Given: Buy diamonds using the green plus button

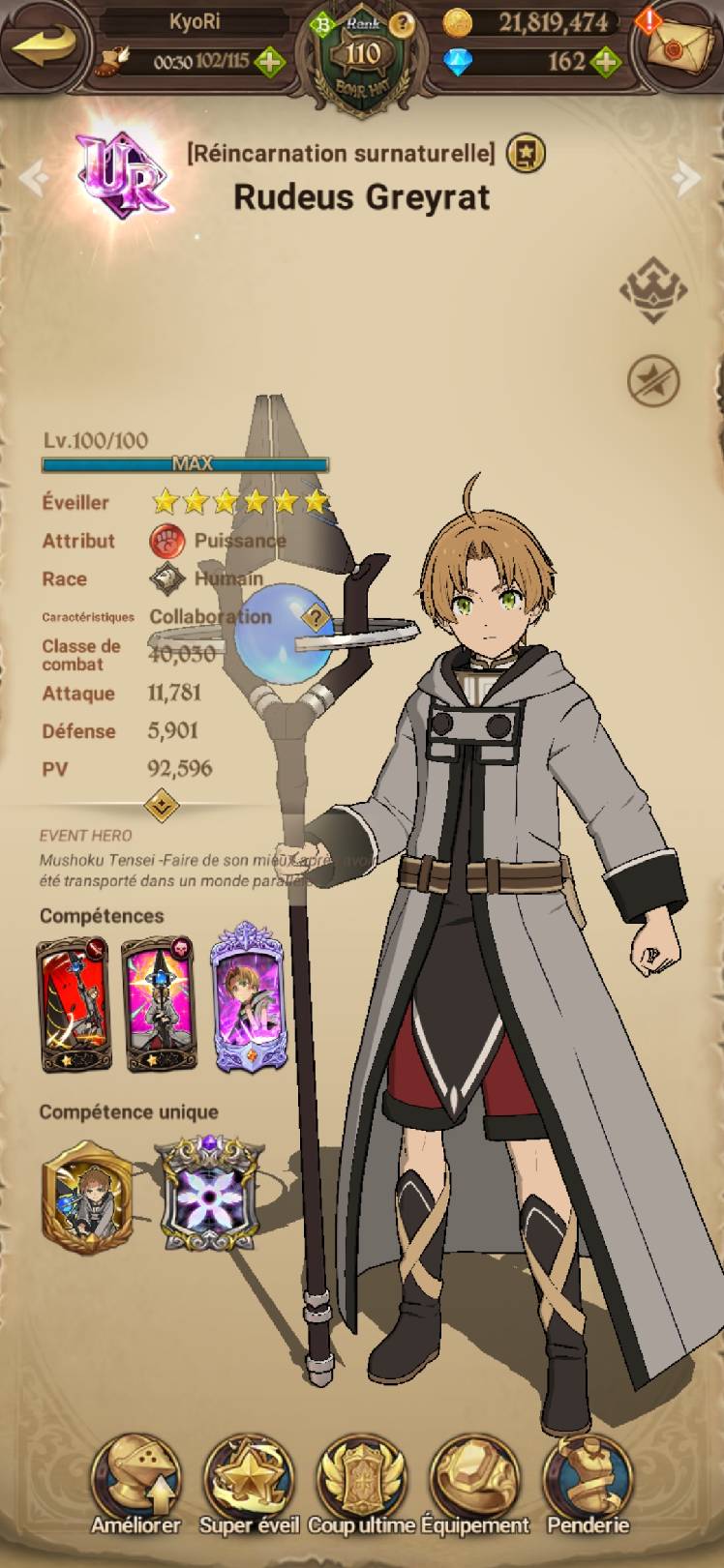Looking at the screenshot, I should pyautogui.click(x=605, y=62).
